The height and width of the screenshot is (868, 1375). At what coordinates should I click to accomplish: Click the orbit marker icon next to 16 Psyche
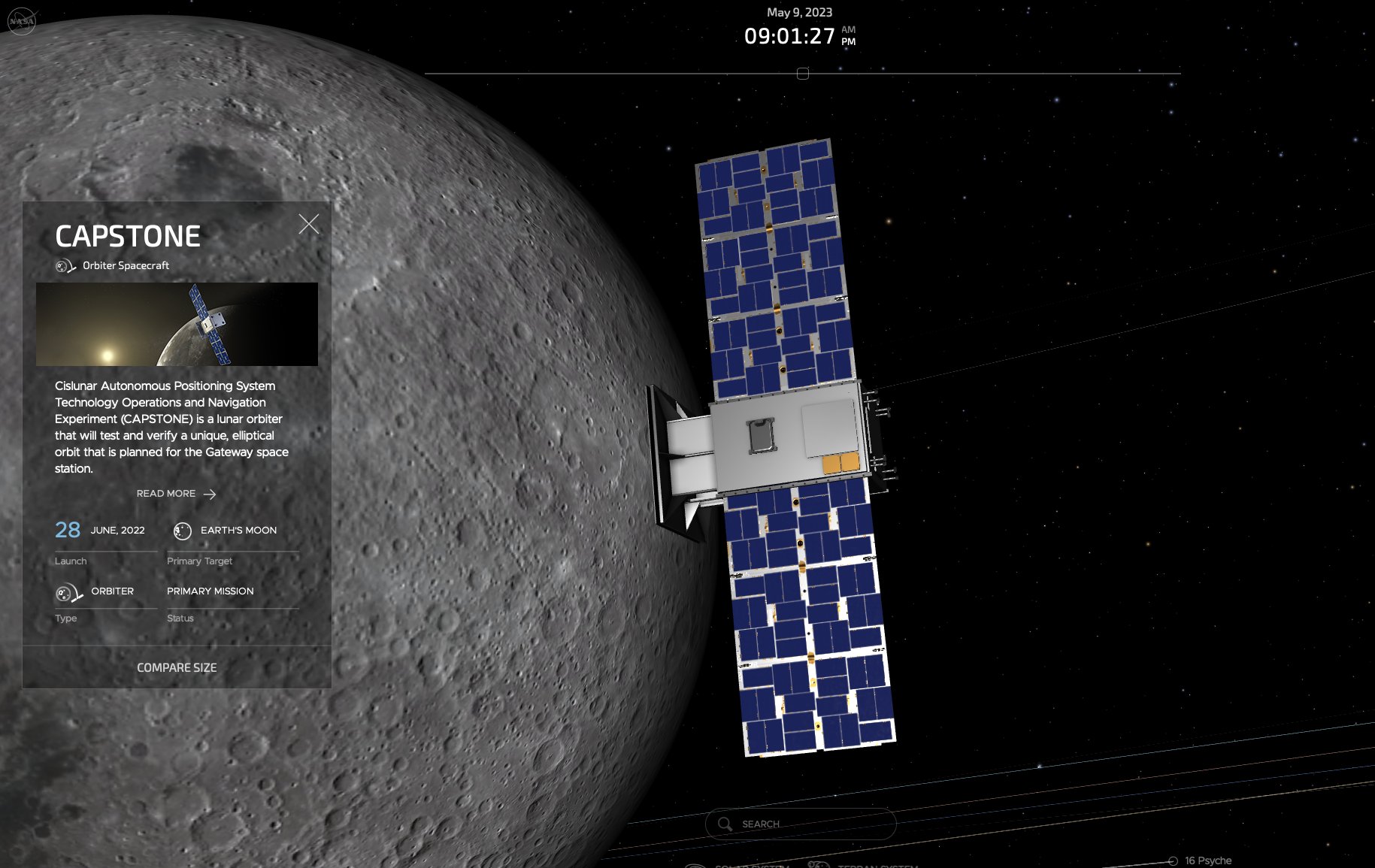(x=1172, y=860)
